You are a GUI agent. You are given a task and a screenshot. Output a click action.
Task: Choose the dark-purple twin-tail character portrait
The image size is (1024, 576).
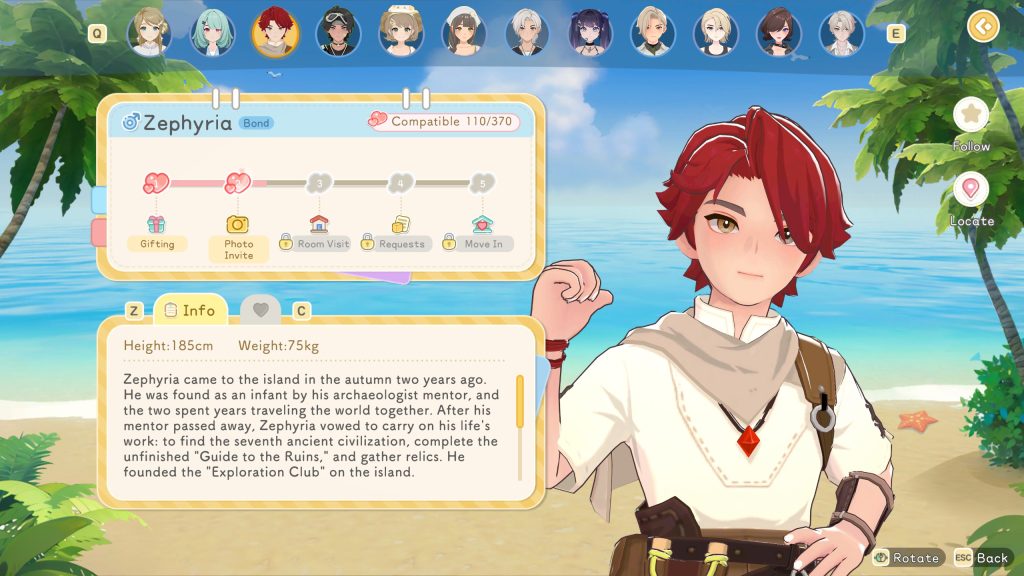click(x=589, y=33)
